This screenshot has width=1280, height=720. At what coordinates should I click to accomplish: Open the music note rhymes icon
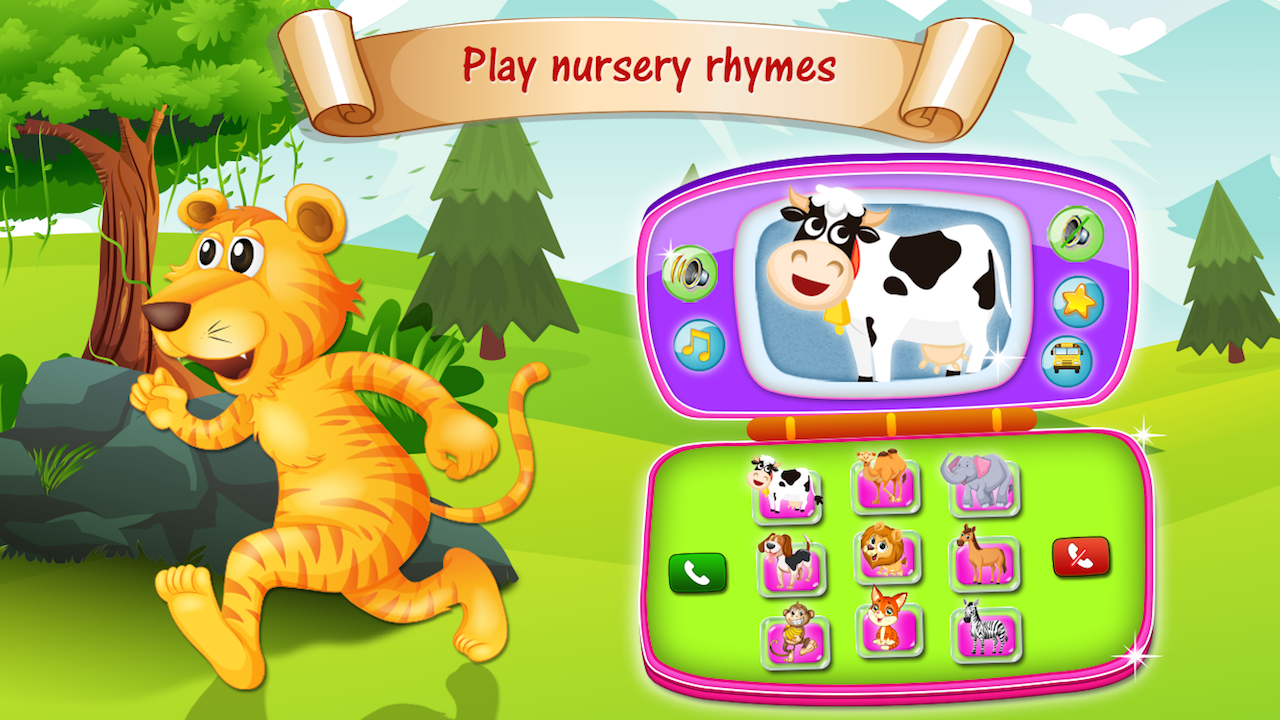point(702,345)
